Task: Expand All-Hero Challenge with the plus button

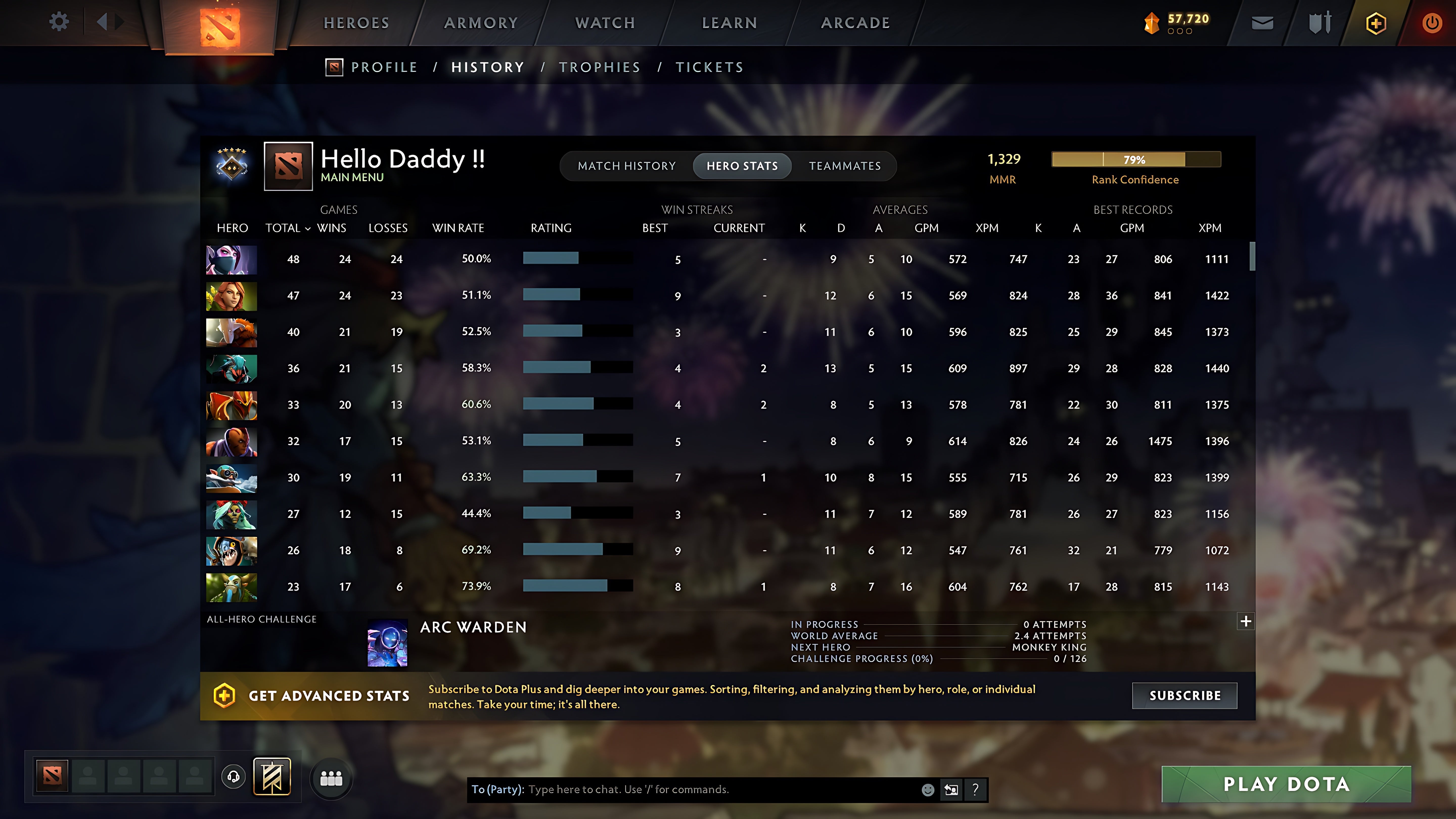Action: pos(1245,621)
